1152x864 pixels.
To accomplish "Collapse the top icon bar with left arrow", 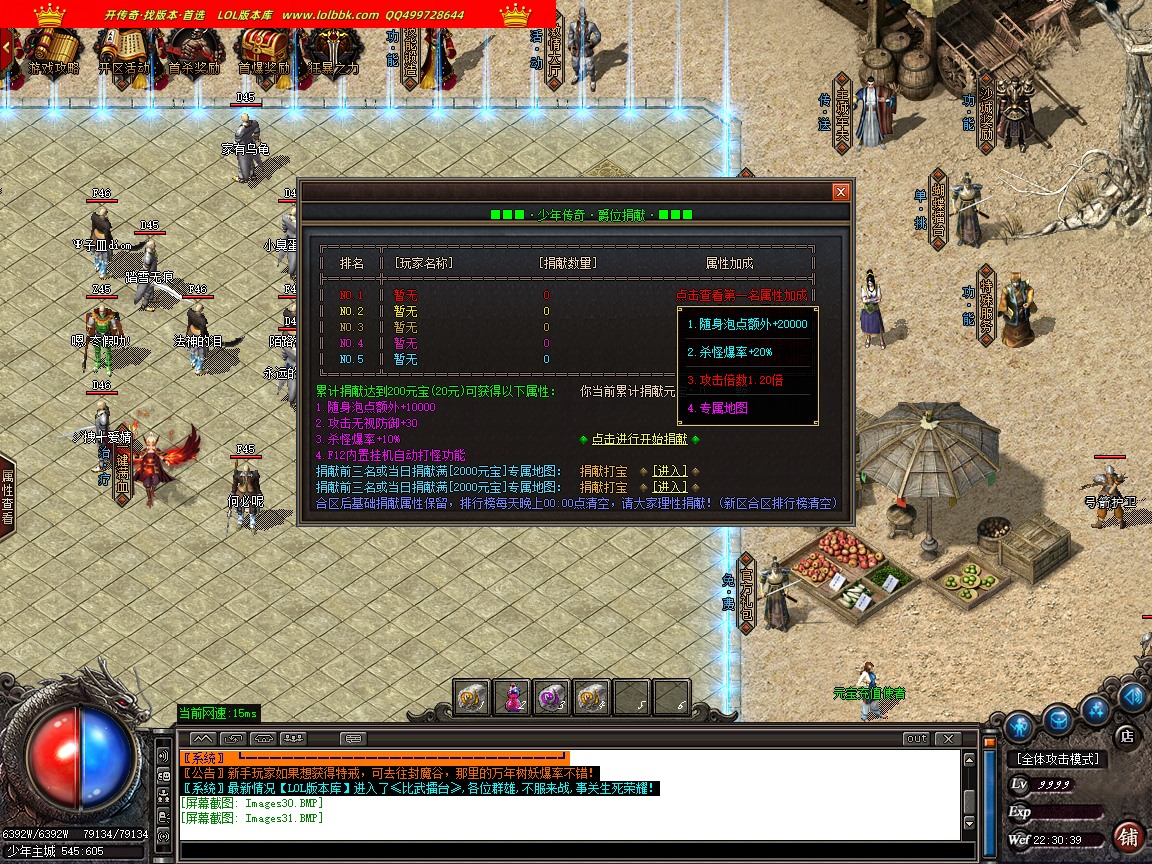I will coord(6,50).
